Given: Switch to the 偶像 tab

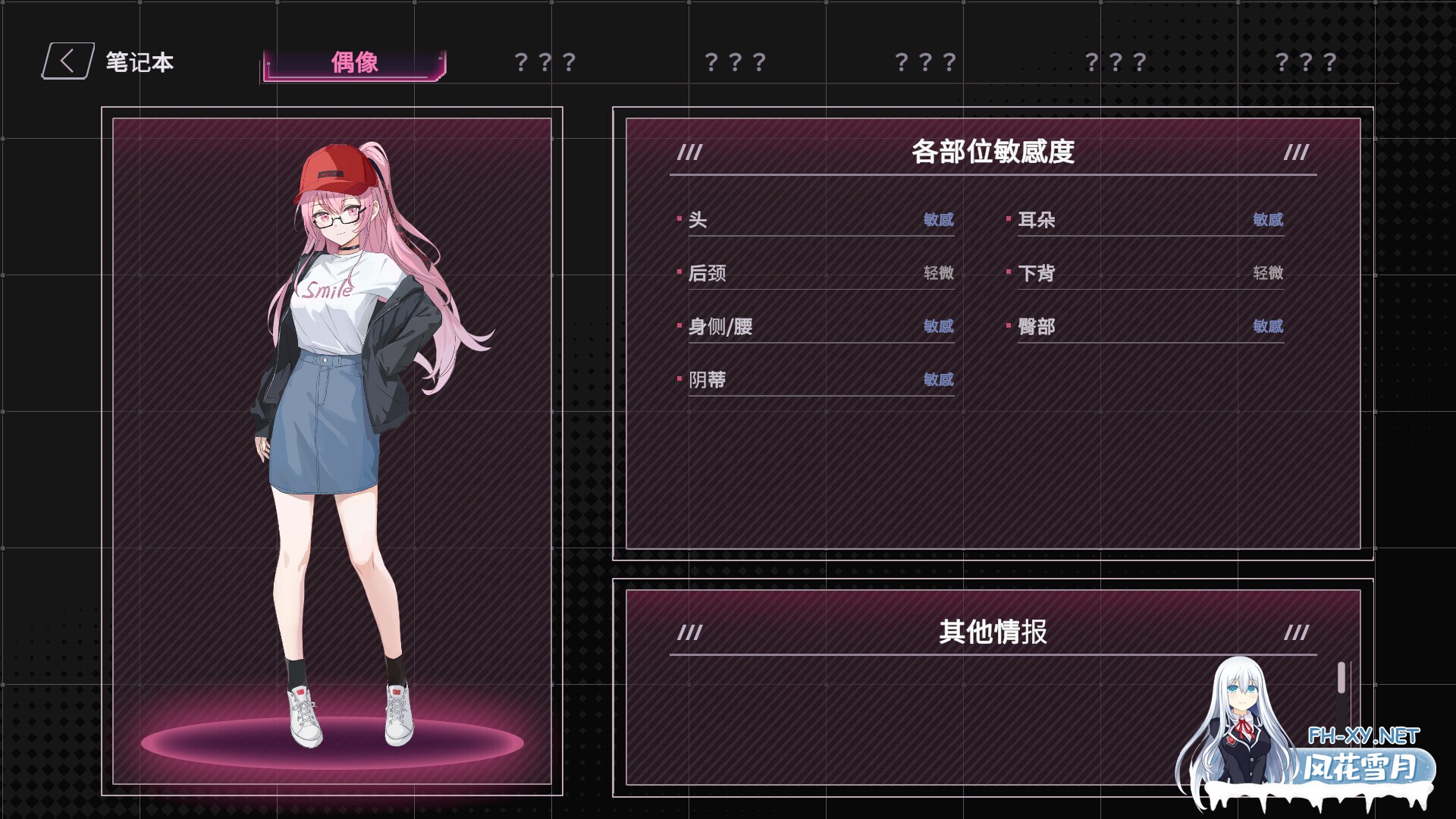Looking at the screenshot, I should pos(353,61).
